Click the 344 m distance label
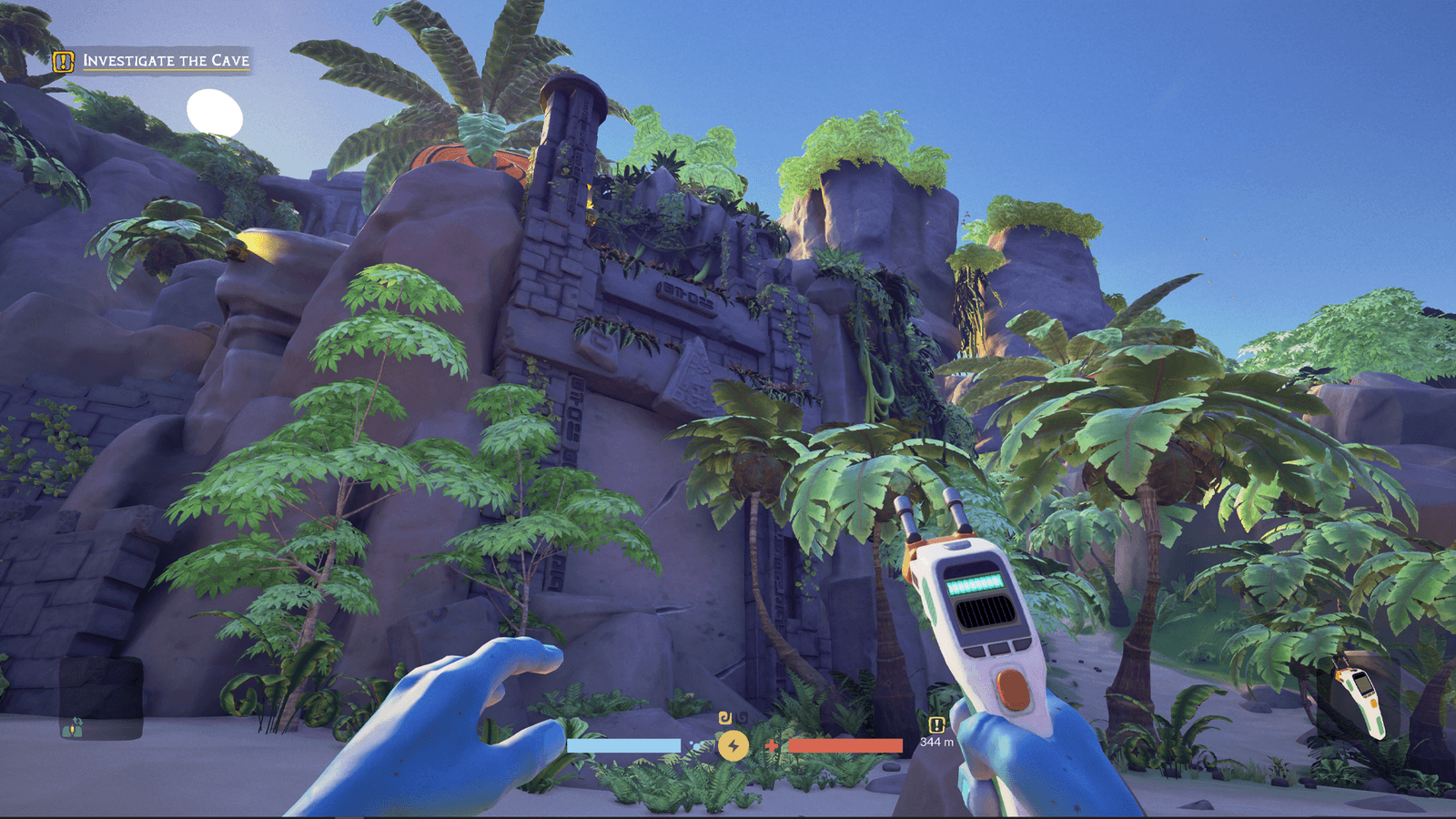 tap(937, 741)
